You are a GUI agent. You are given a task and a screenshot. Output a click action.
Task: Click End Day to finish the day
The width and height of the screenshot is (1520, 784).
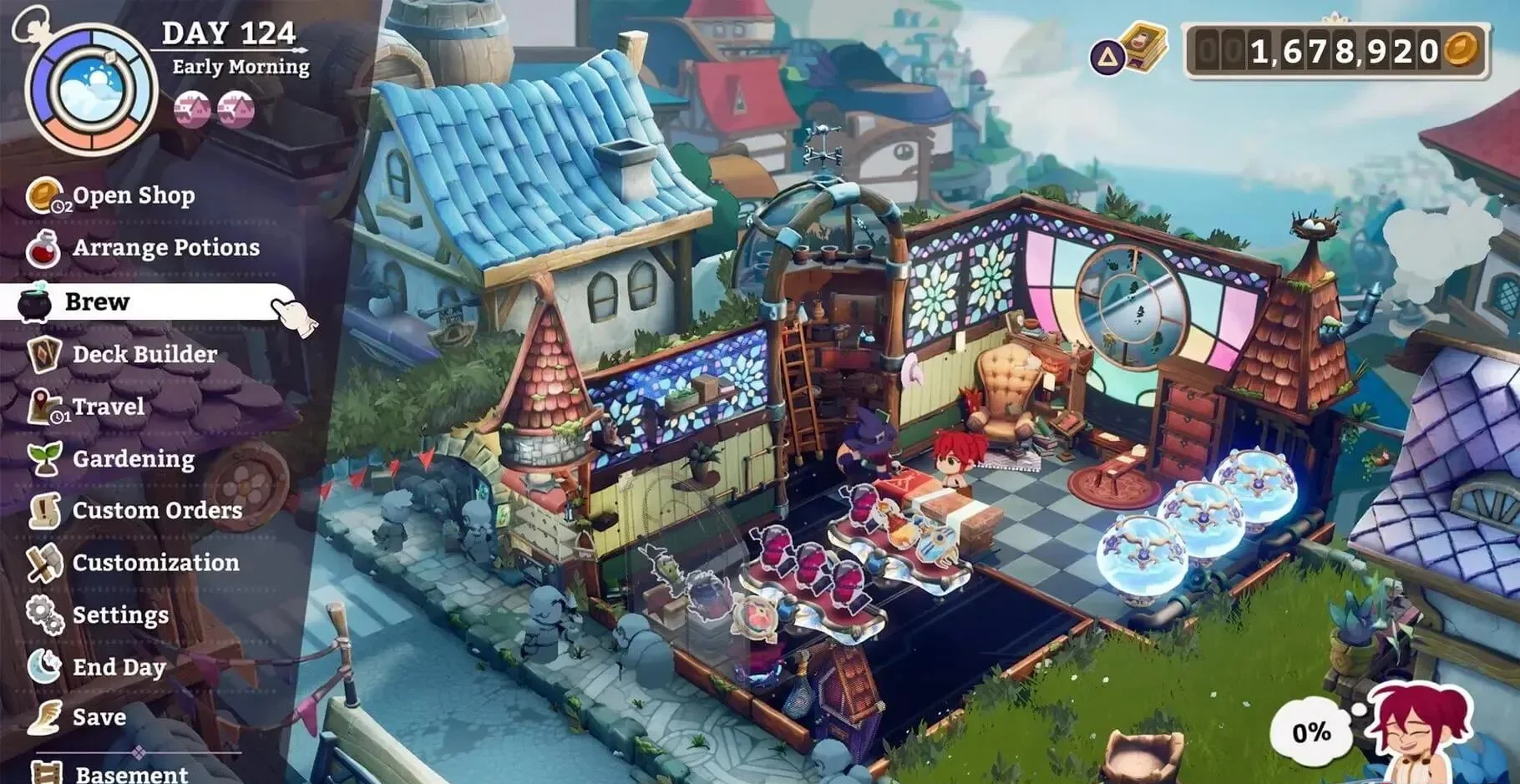(x=117, y=666)
